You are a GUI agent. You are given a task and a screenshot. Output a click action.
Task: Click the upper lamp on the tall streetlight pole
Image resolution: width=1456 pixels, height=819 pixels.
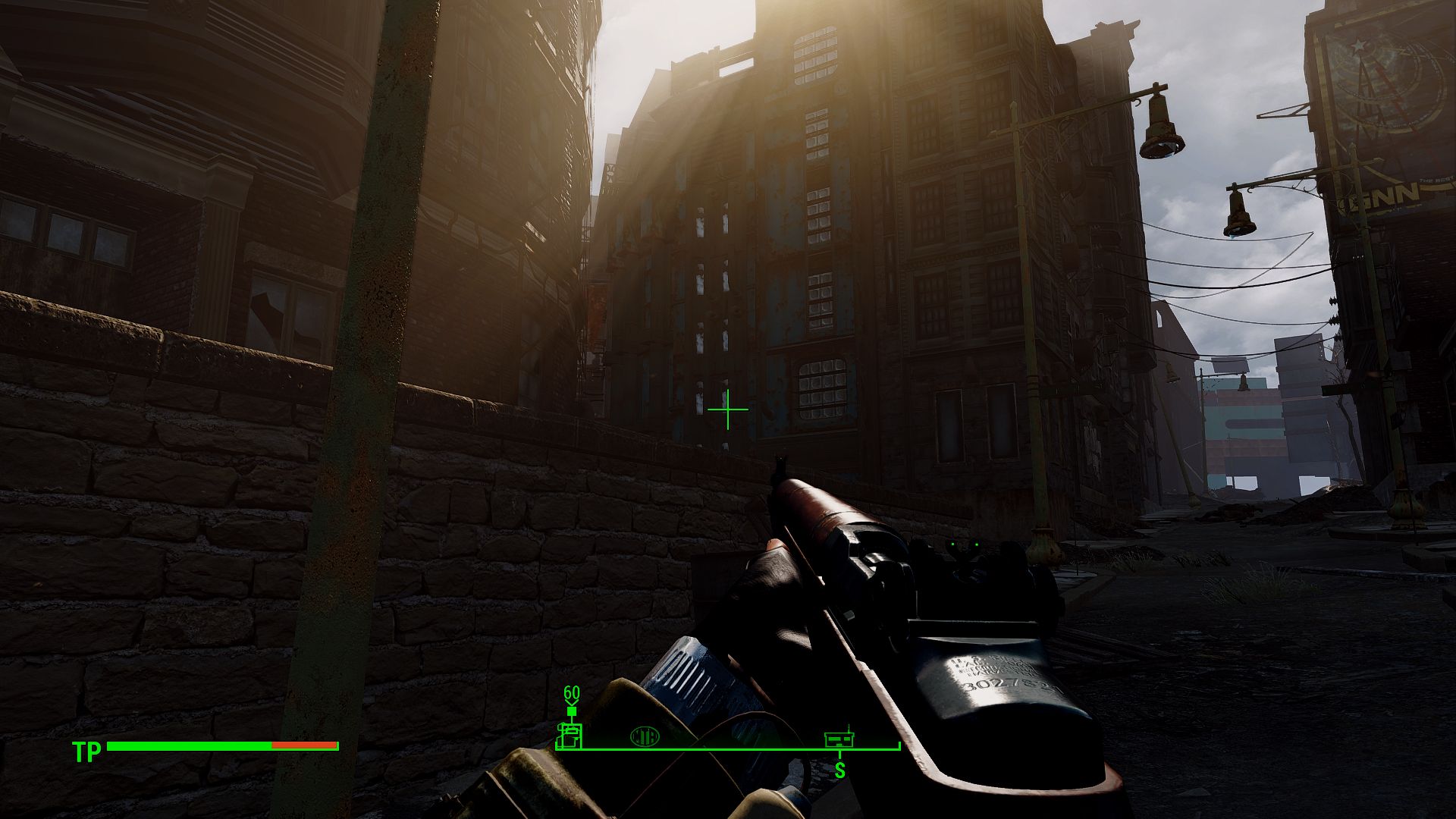point(1160,127)
